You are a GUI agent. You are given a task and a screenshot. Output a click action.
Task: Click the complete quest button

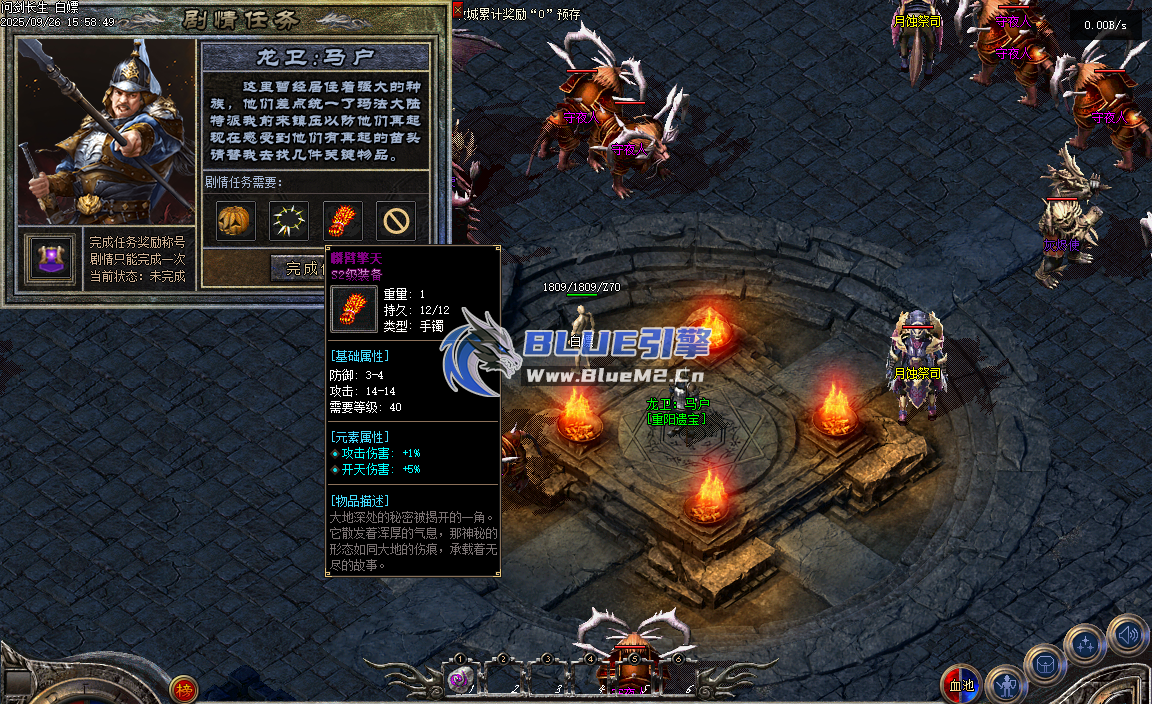301,268
